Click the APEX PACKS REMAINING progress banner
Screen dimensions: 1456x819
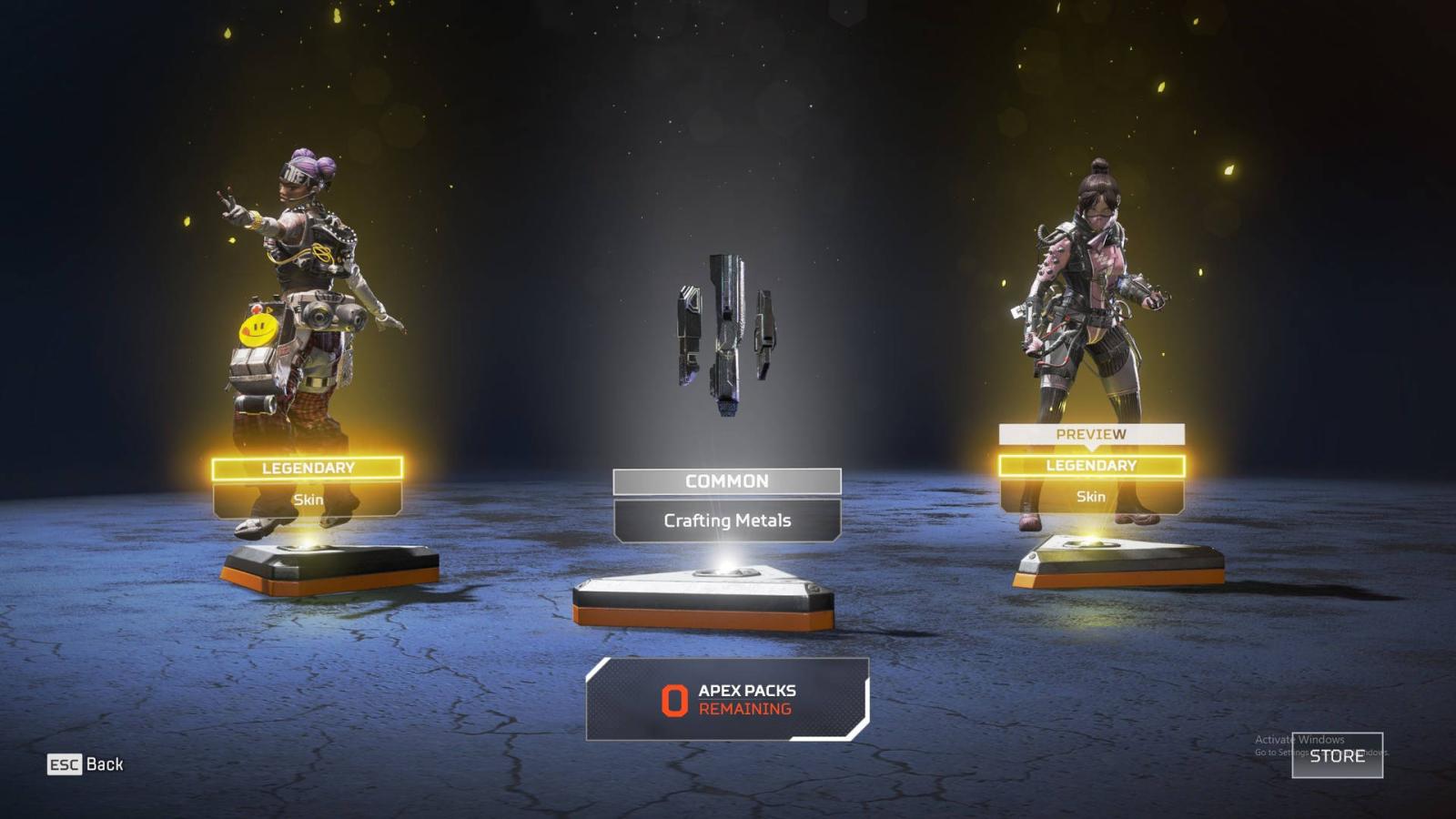click(x=726, y=700)
